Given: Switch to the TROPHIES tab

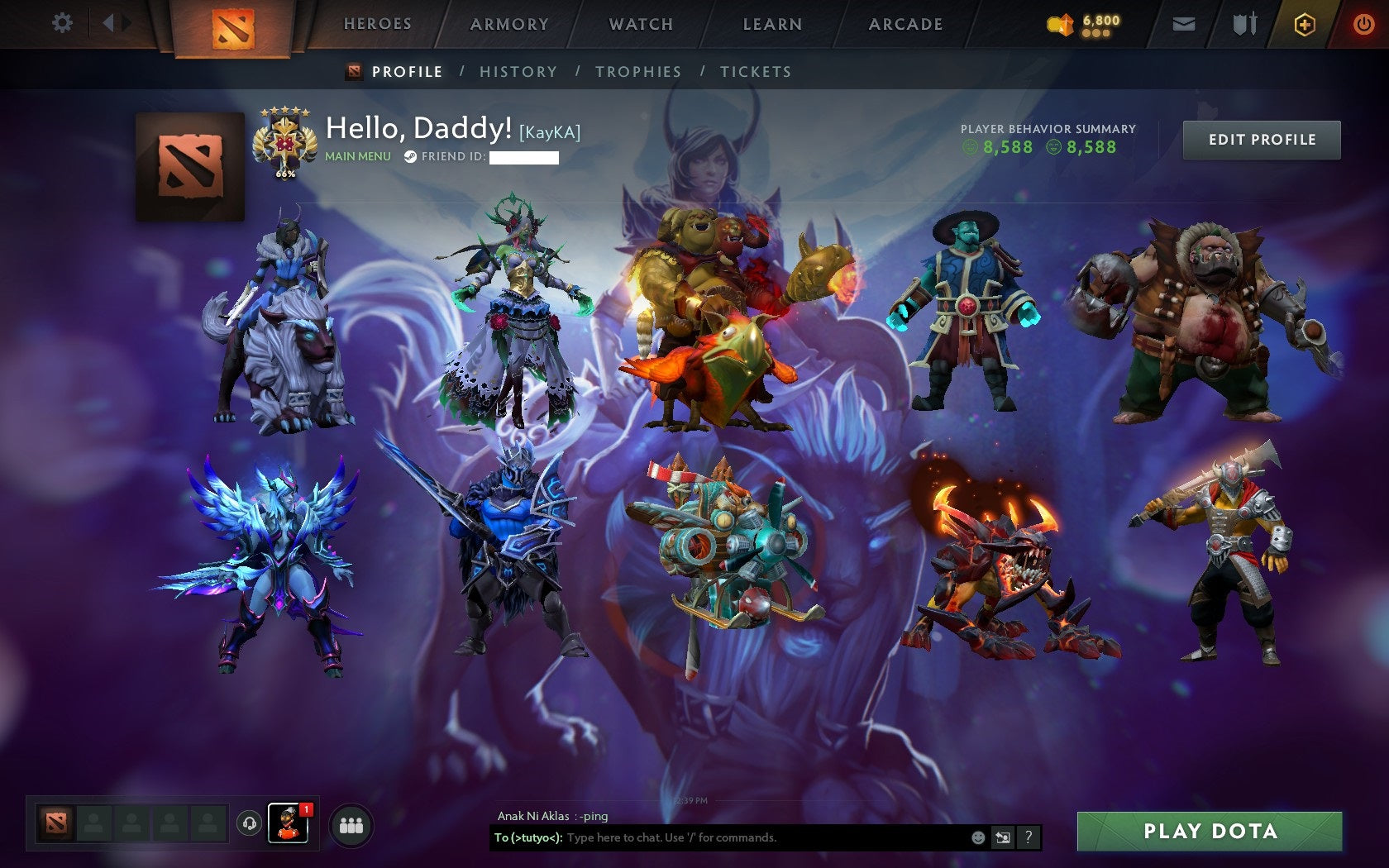Looking at the screenshot, I should point(637,72).
